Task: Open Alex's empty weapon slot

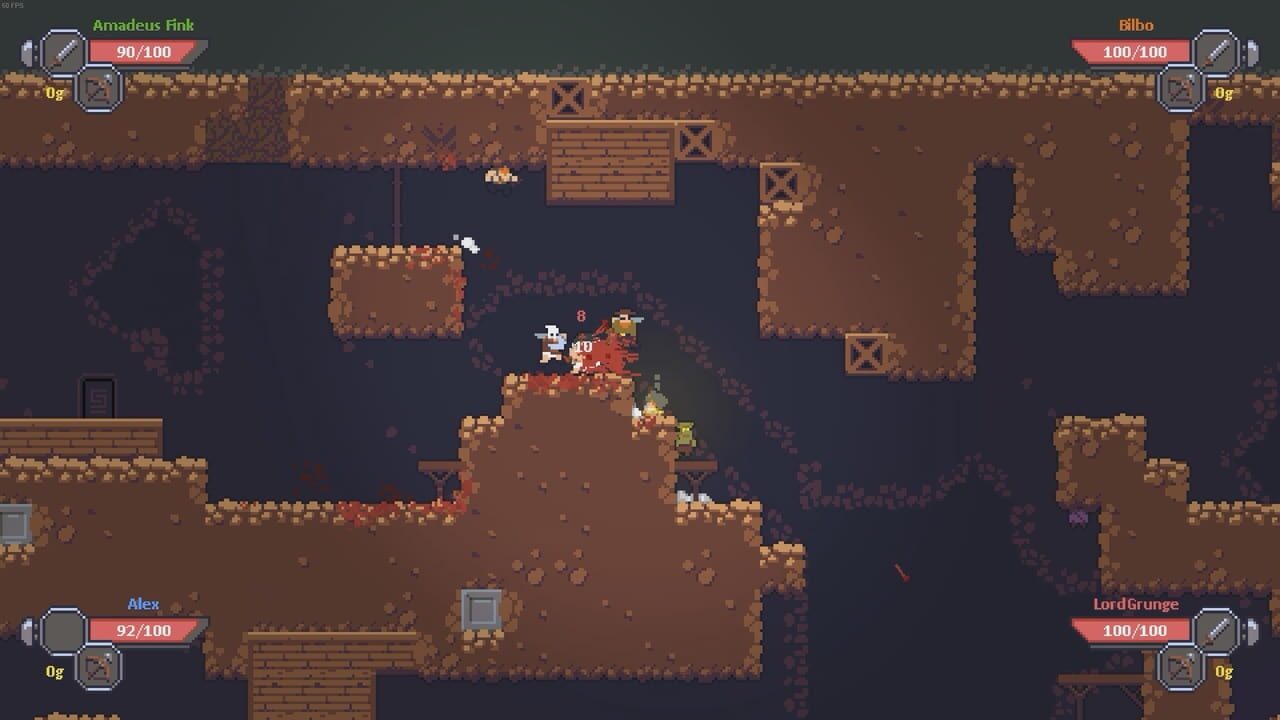Action: (x=63, y=630)
